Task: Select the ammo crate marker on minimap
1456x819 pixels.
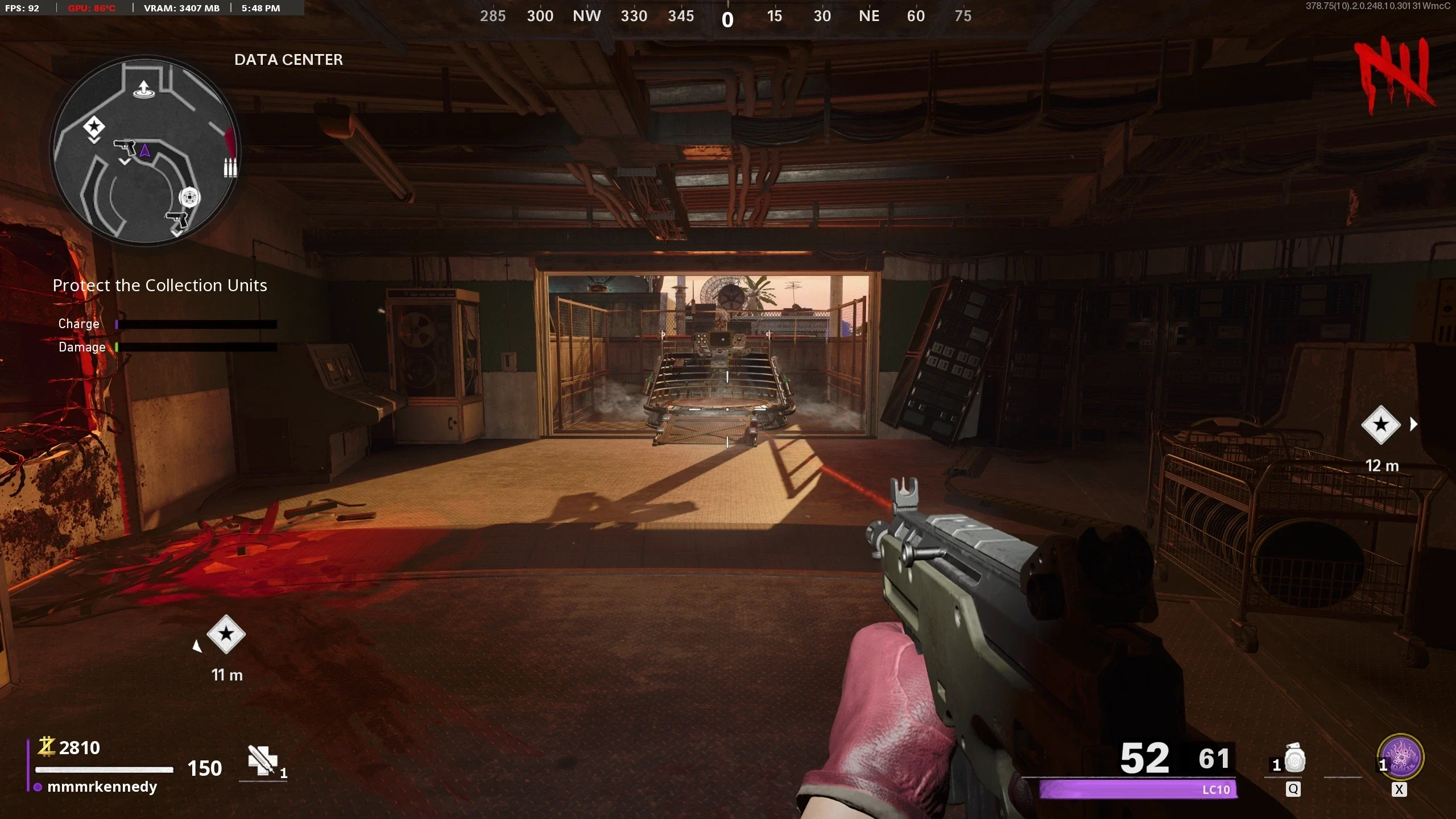Action: (x=230, y=167)
